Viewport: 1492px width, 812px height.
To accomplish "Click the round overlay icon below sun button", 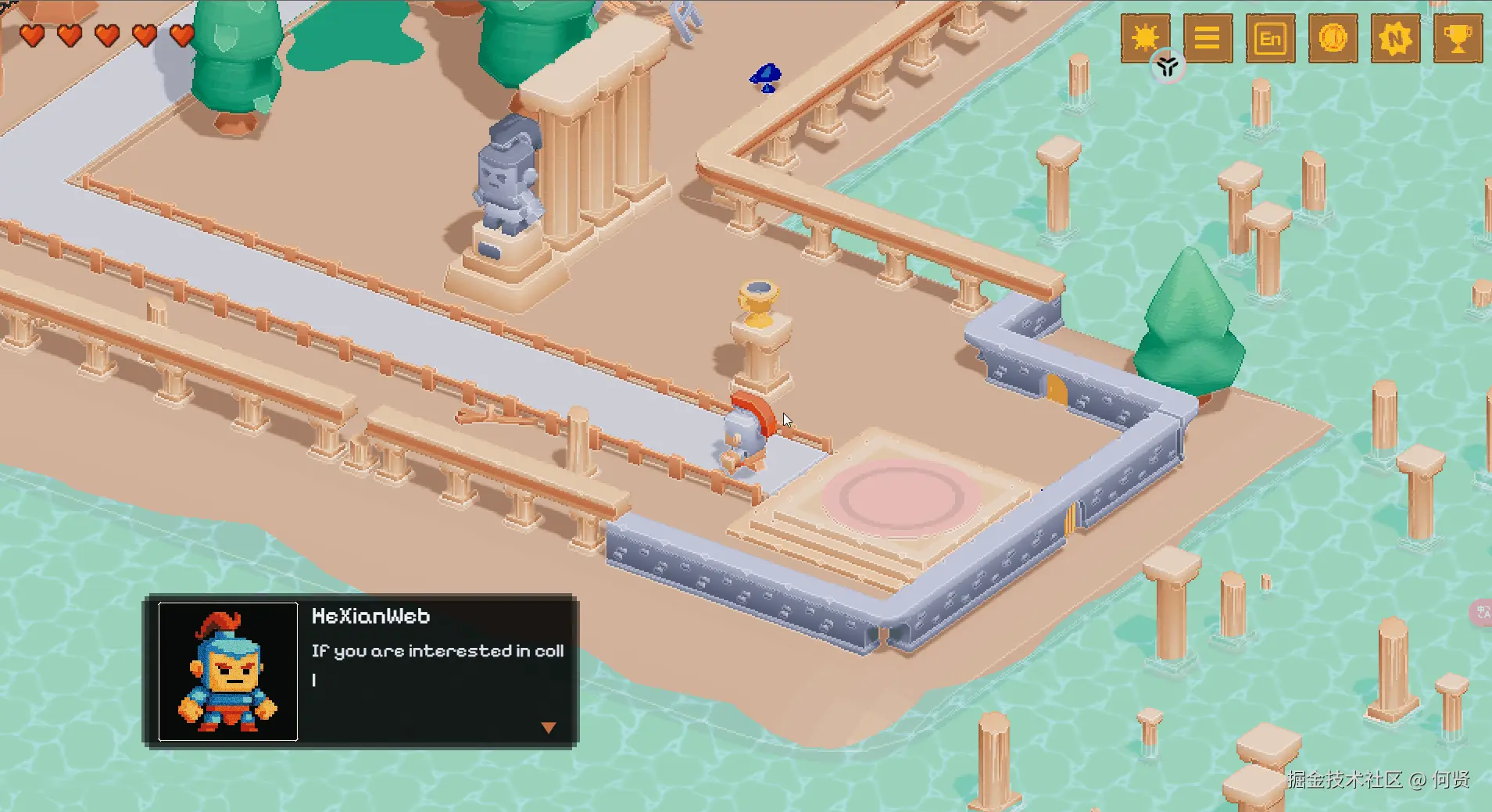I will point(1168,66).
